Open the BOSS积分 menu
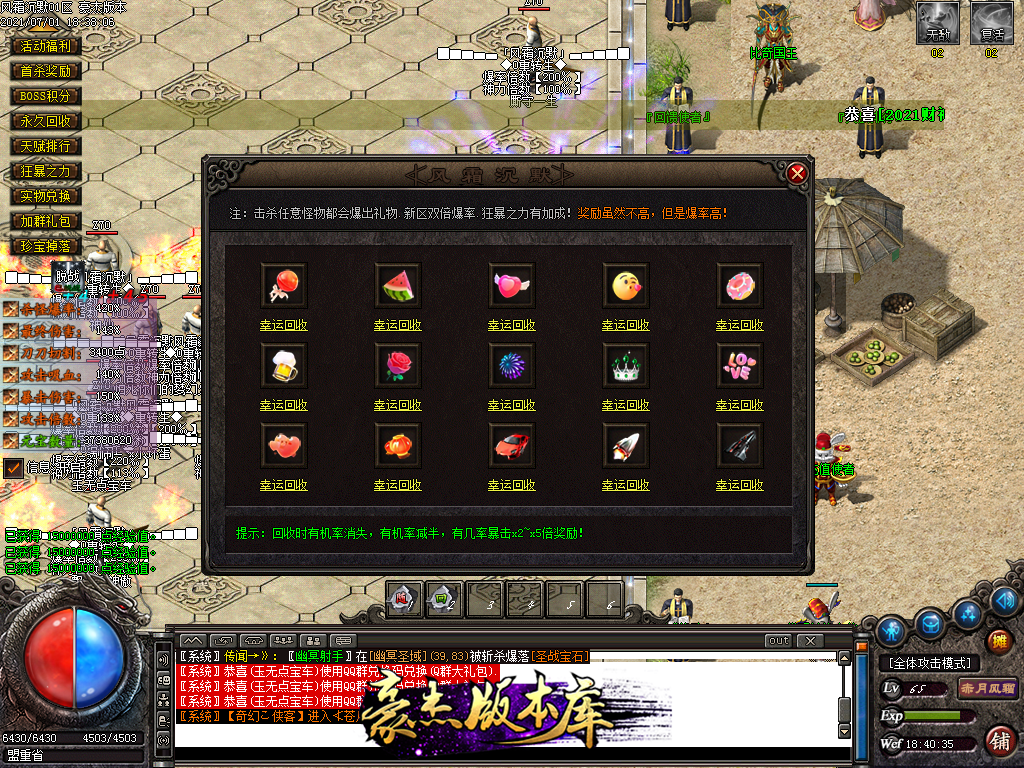The image size is (1024, 768). [x=45, y=96]
